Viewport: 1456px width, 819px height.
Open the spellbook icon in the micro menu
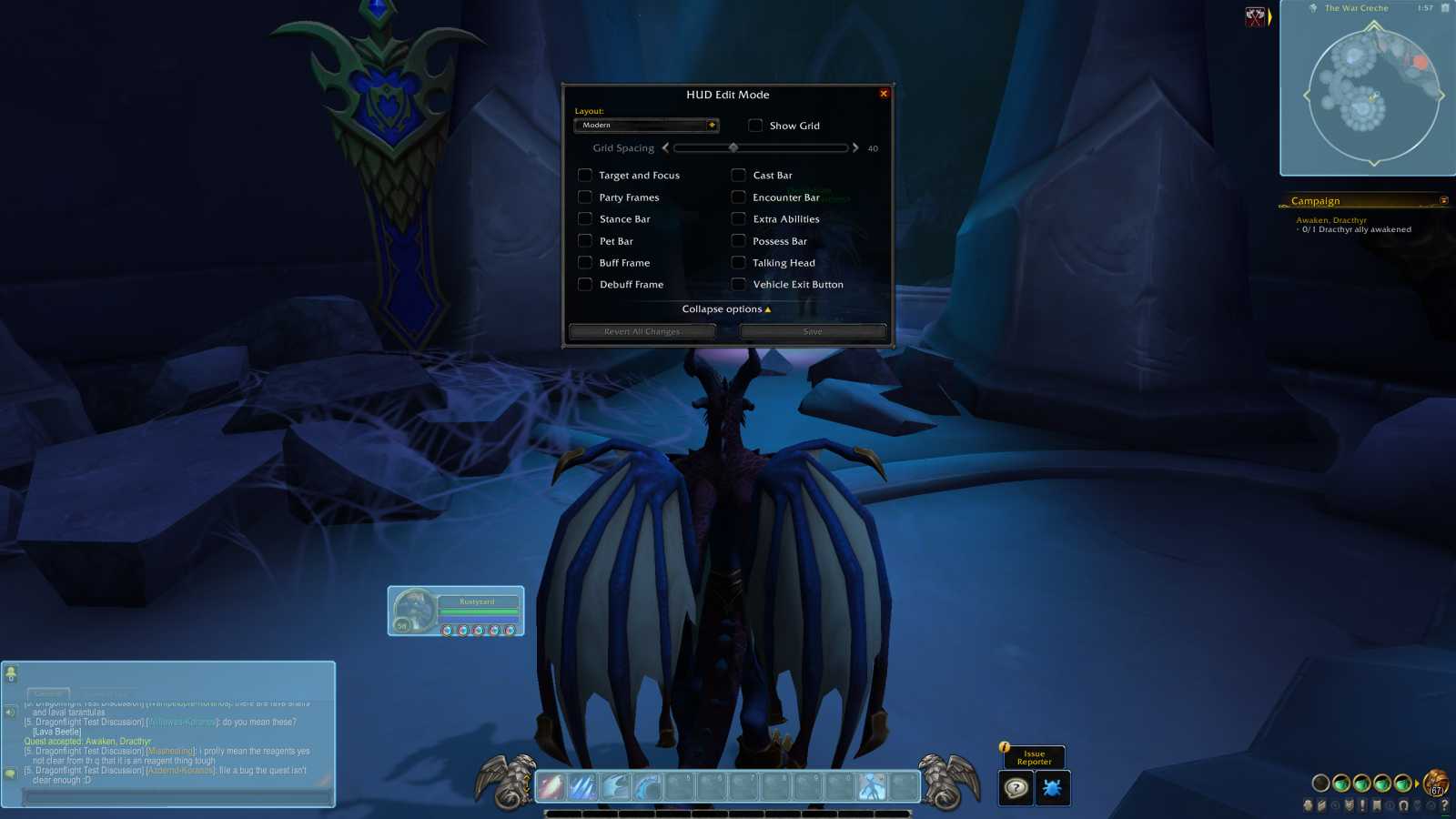[x=1321, y=805]
